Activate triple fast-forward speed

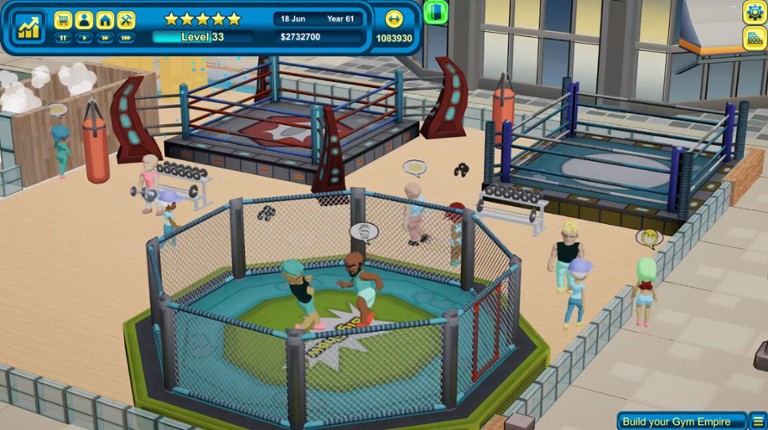click(x=126, y=38)
